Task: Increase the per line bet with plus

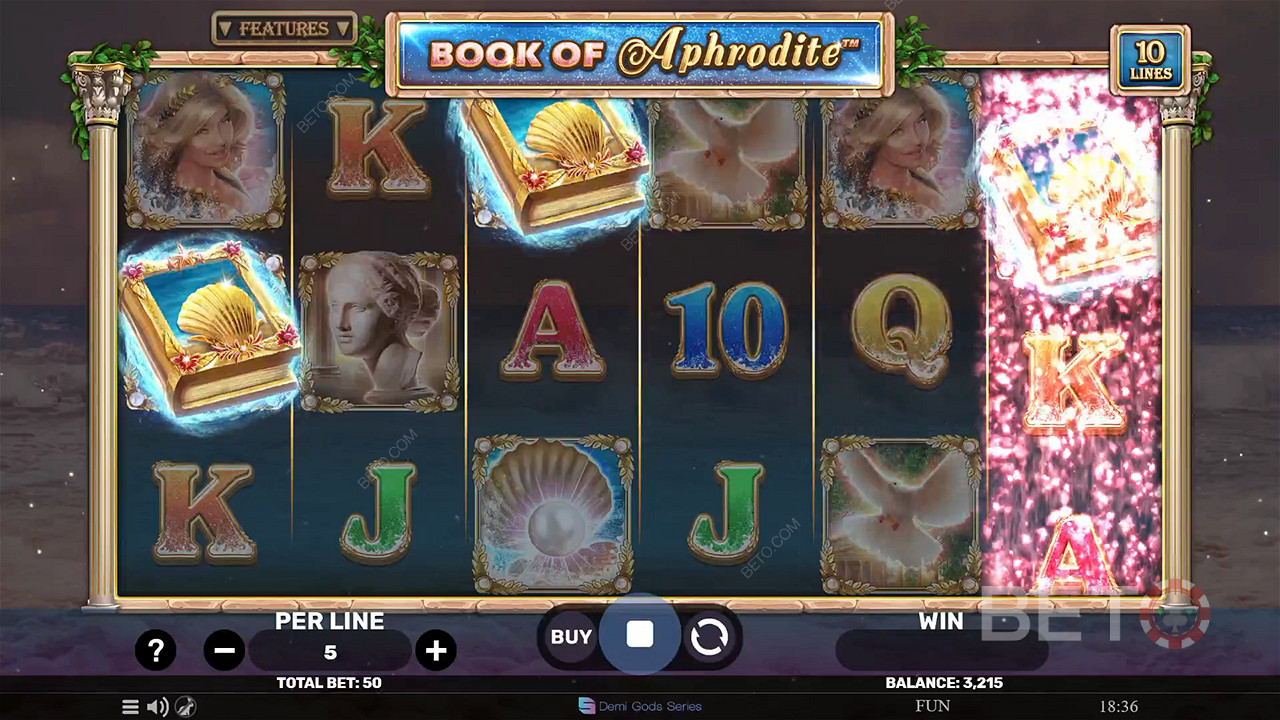Action: [x=436, y=651]
